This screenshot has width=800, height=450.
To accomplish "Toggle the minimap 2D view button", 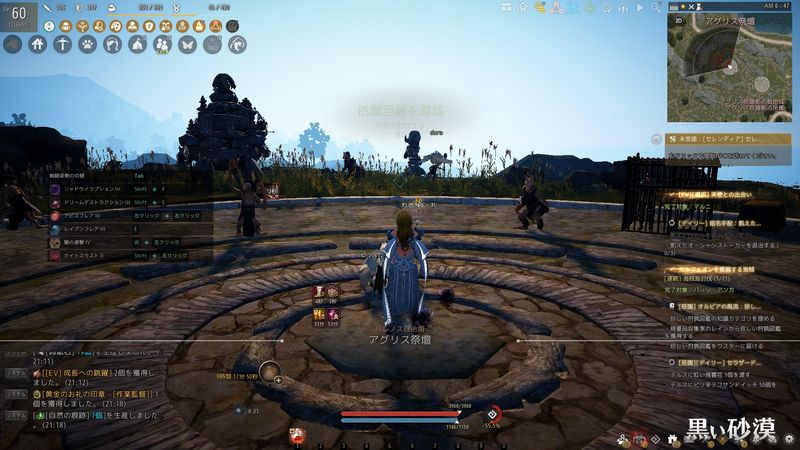I will pos(679,19).
